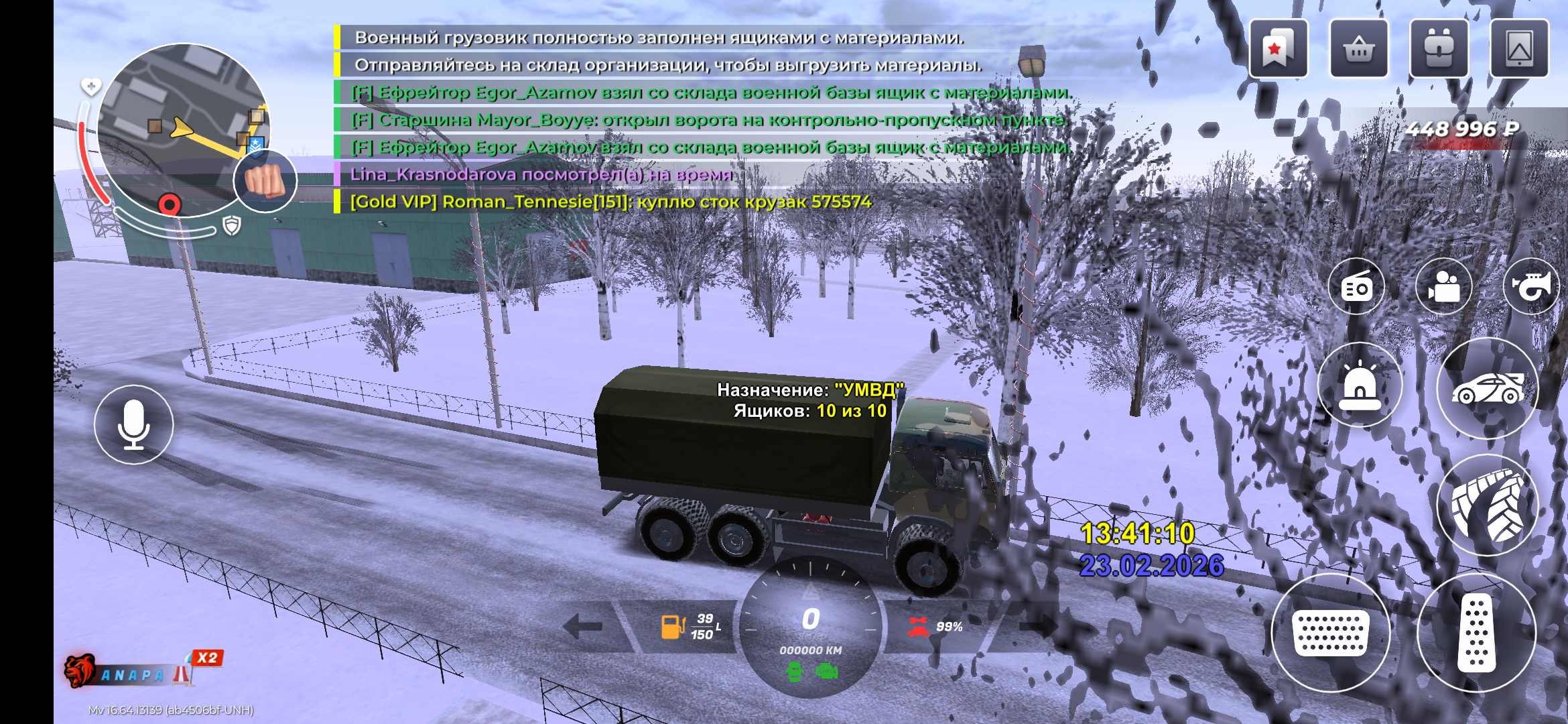Switch the camera view
The width and height of the screenshot is (1568, 724).
click(1444, 287)
